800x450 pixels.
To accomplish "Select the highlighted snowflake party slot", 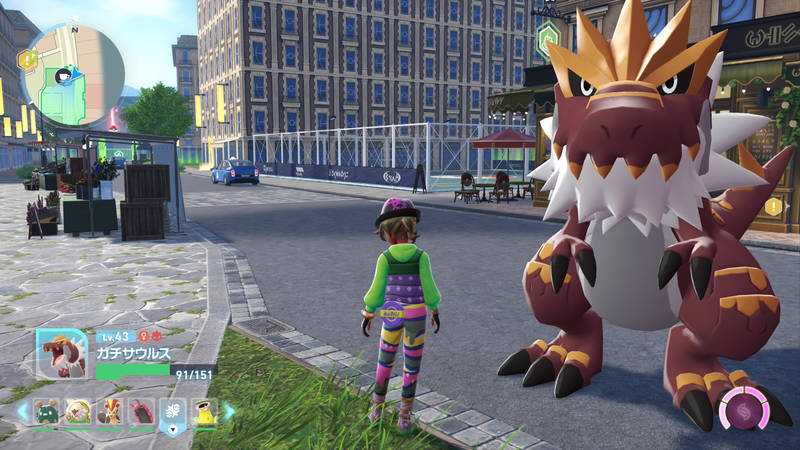I will 172,414.
